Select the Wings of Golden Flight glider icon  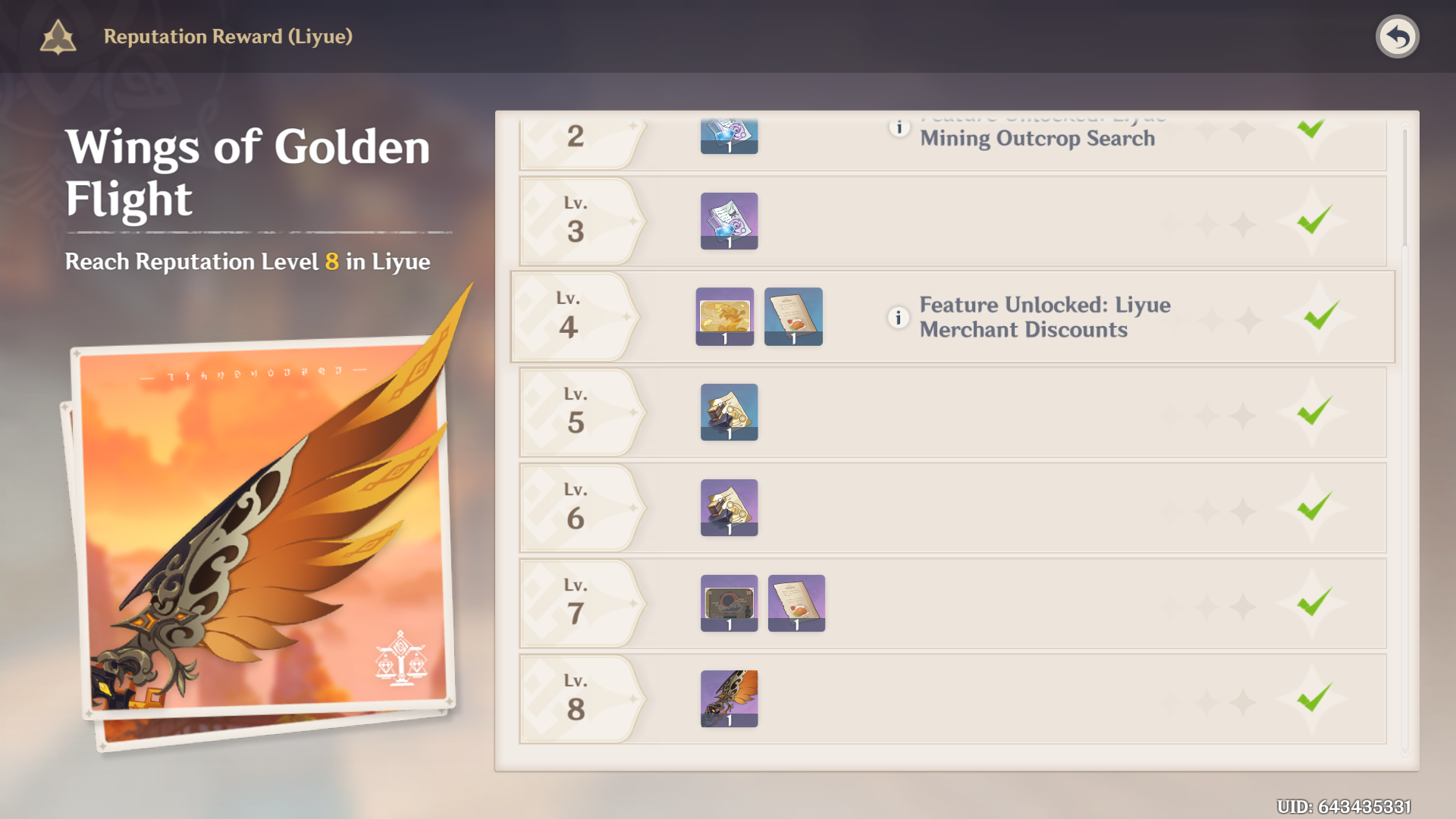[x=729, y=698]
